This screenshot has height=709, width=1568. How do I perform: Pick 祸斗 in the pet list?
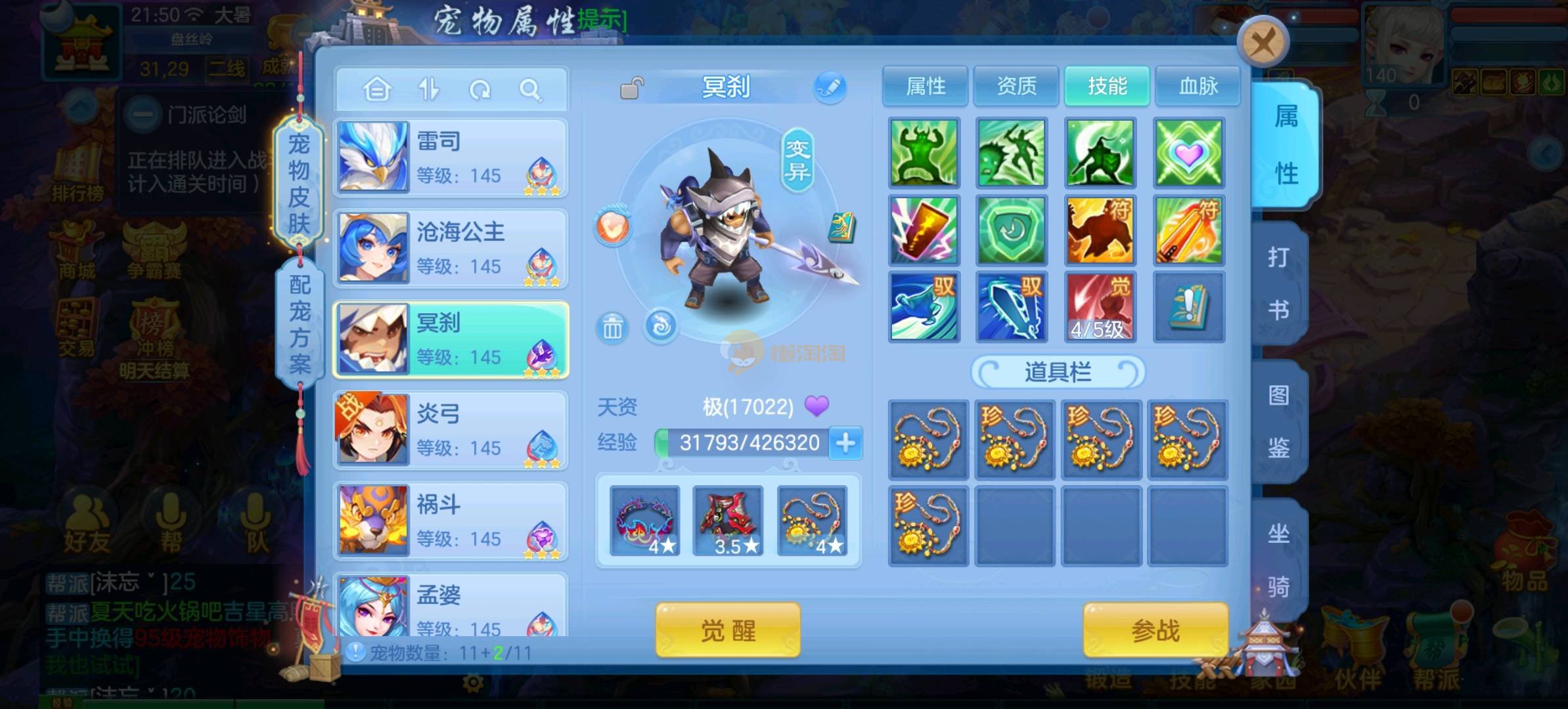point(451,521)
